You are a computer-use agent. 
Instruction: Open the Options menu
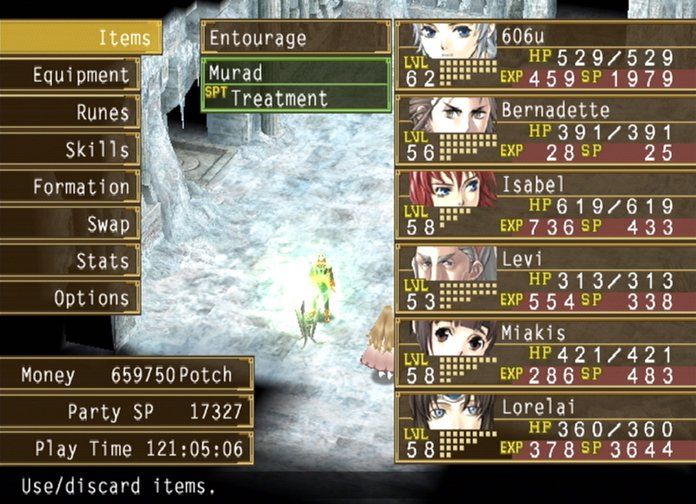pyautogui.click(x=70, y=297)
